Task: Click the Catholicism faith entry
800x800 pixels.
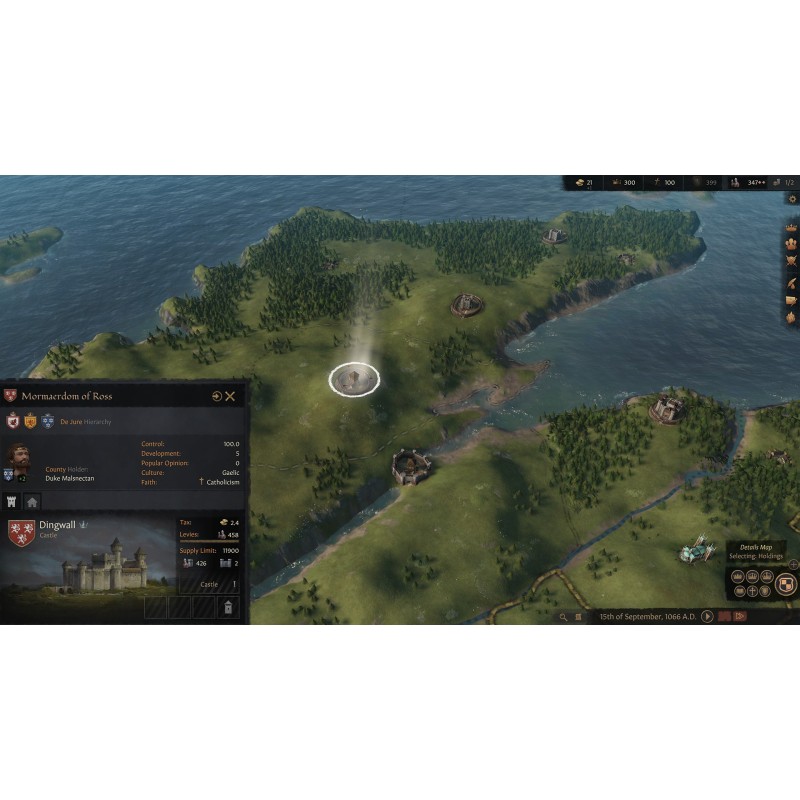Action: (x=219, y=482)
